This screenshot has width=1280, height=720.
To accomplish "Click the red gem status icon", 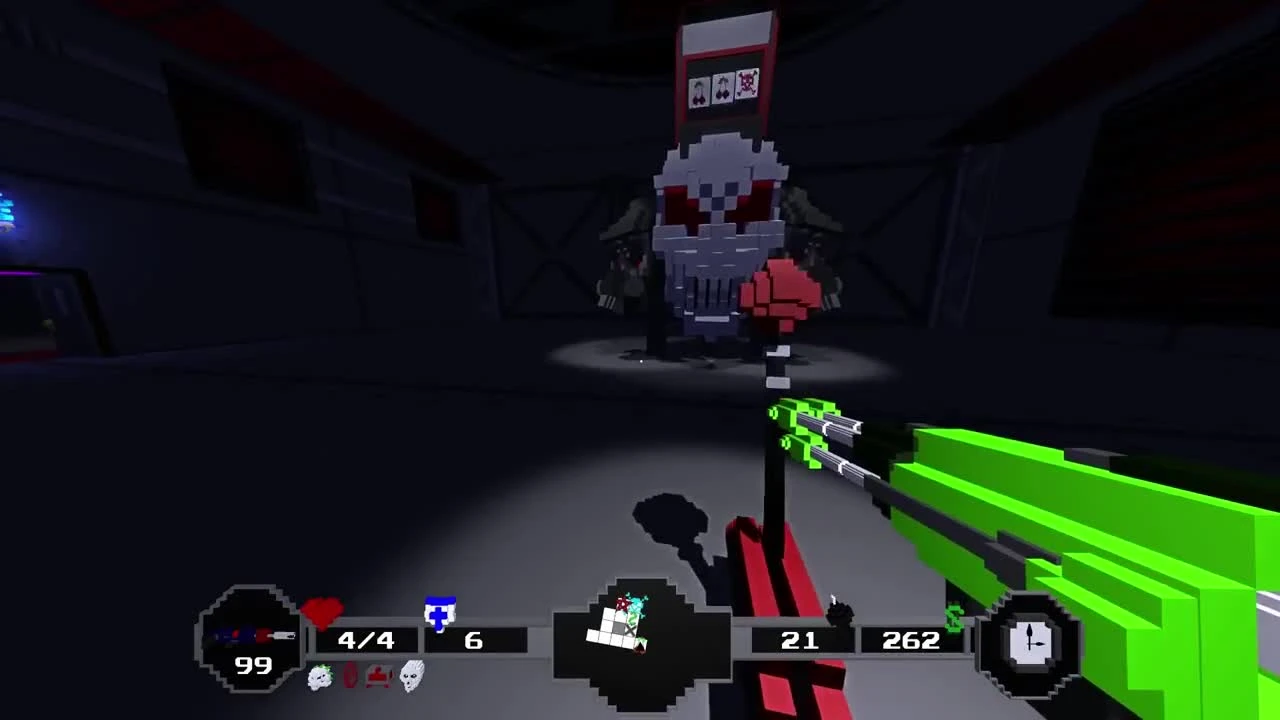I will [350, 678].
